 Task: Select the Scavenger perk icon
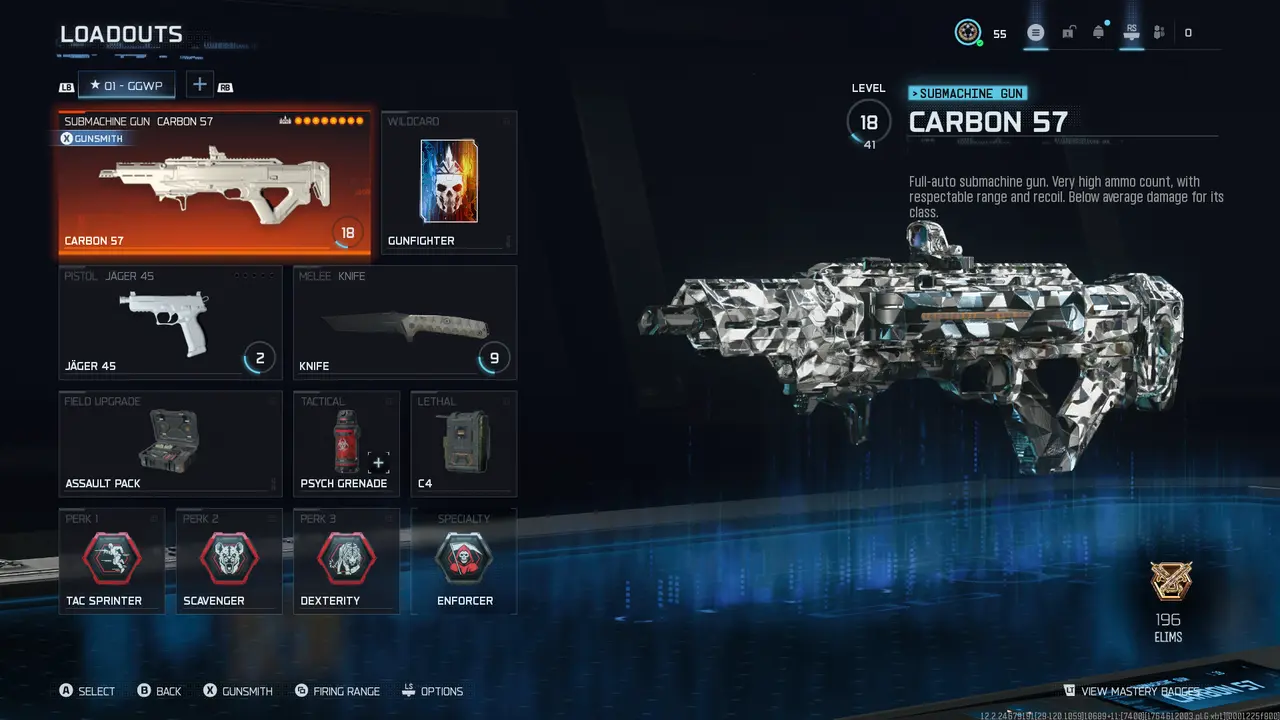228,560
